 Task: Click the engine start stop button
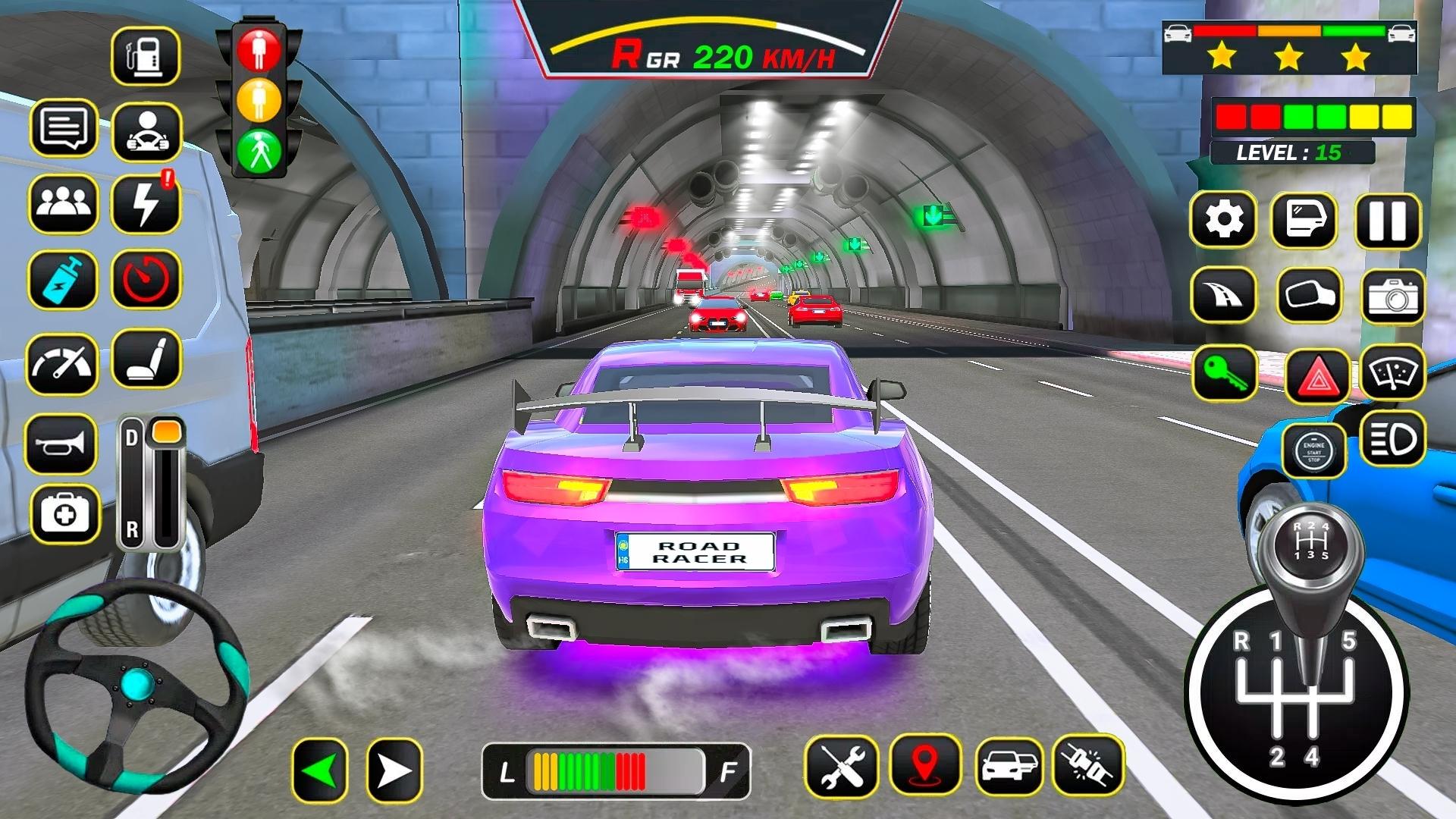tap(1313, 452)
